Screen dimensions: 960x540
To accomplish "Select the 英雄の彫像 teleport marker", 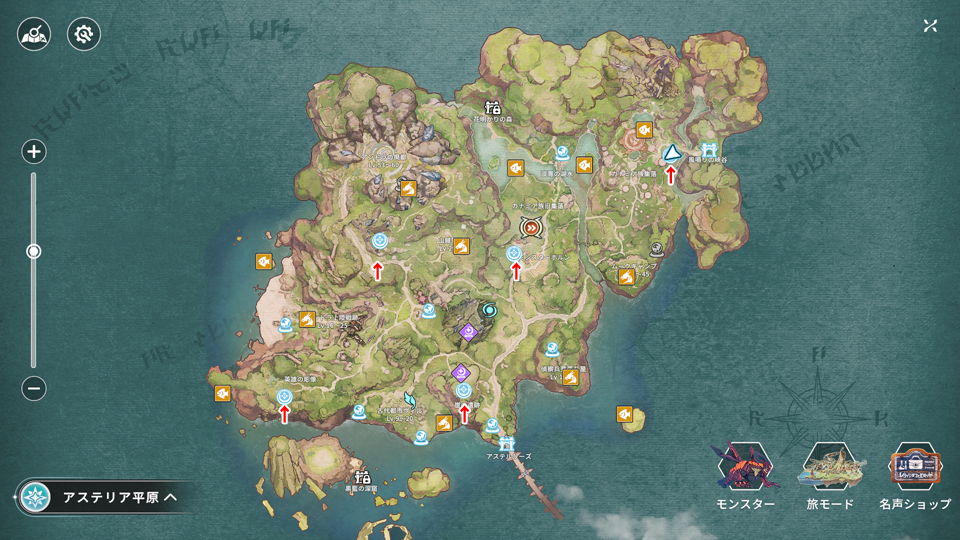I will [x=285, y=397].
